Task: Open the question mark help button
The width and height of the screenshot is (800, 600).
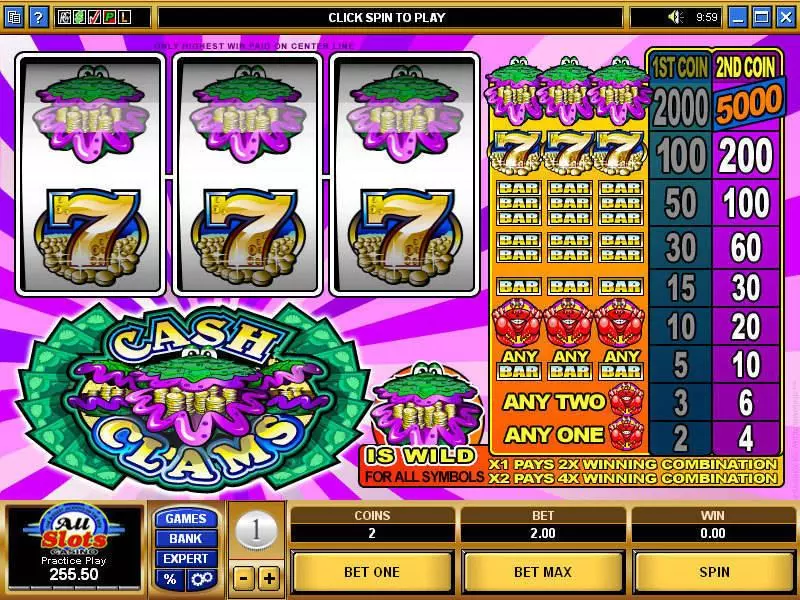Action: (38, 17)
